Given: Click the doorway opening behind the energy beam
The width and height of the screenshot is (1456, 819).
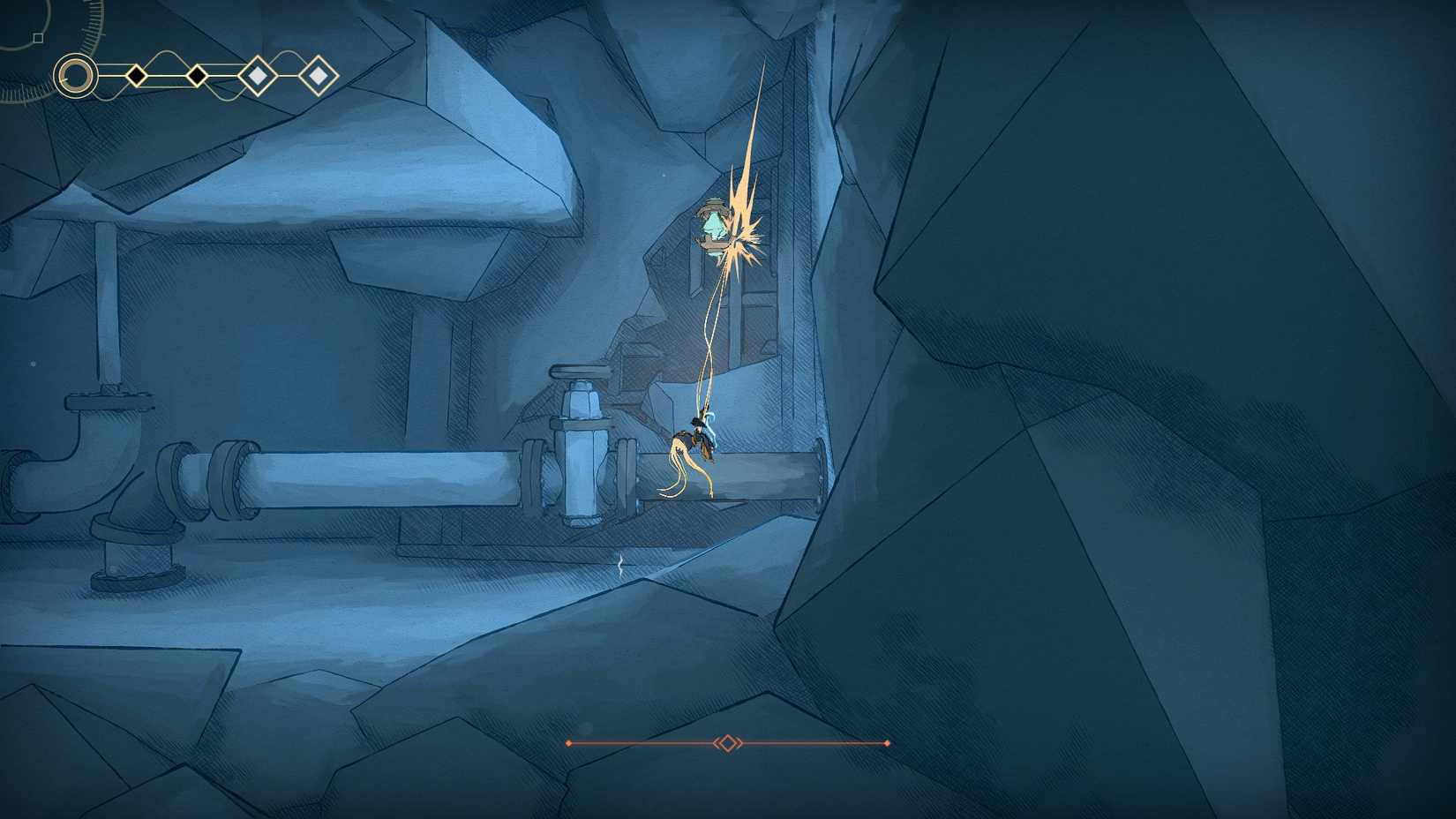Looking at the screenshot, I should (x=759, y=318).
